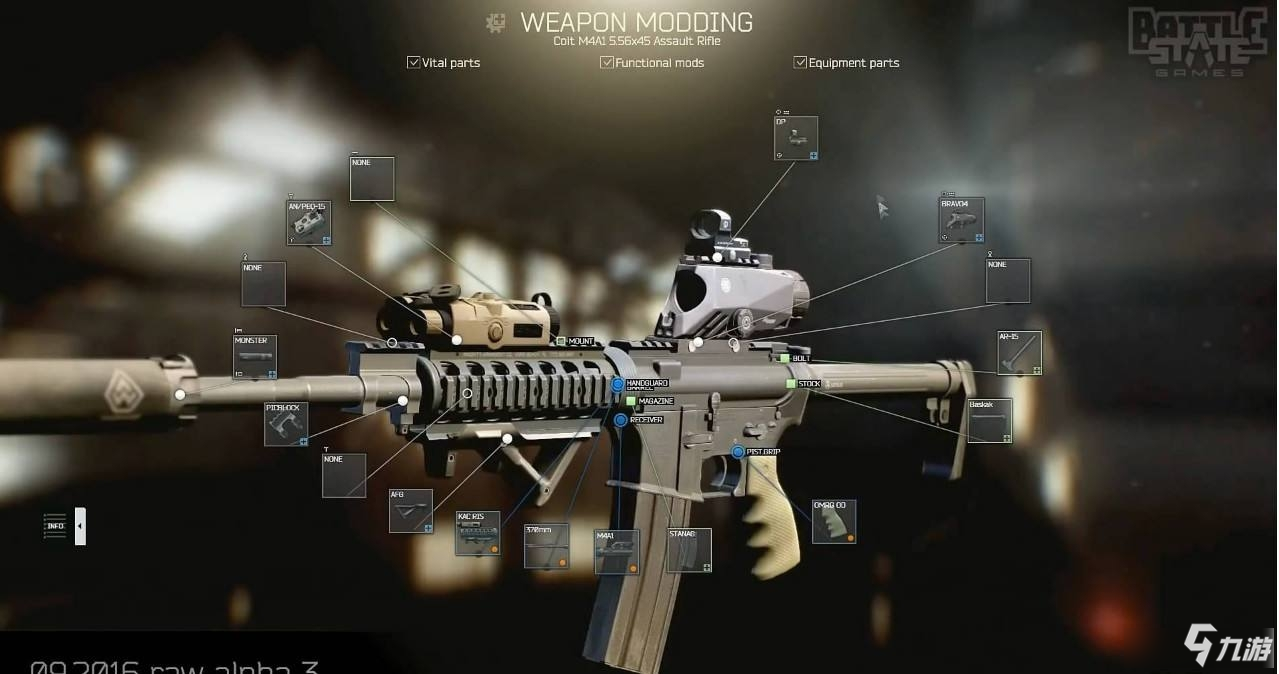Screen dimensions: 1279x674
Task: Select the AN/PEQ-15 tactical device slot
Action: [x=309, y=223]
